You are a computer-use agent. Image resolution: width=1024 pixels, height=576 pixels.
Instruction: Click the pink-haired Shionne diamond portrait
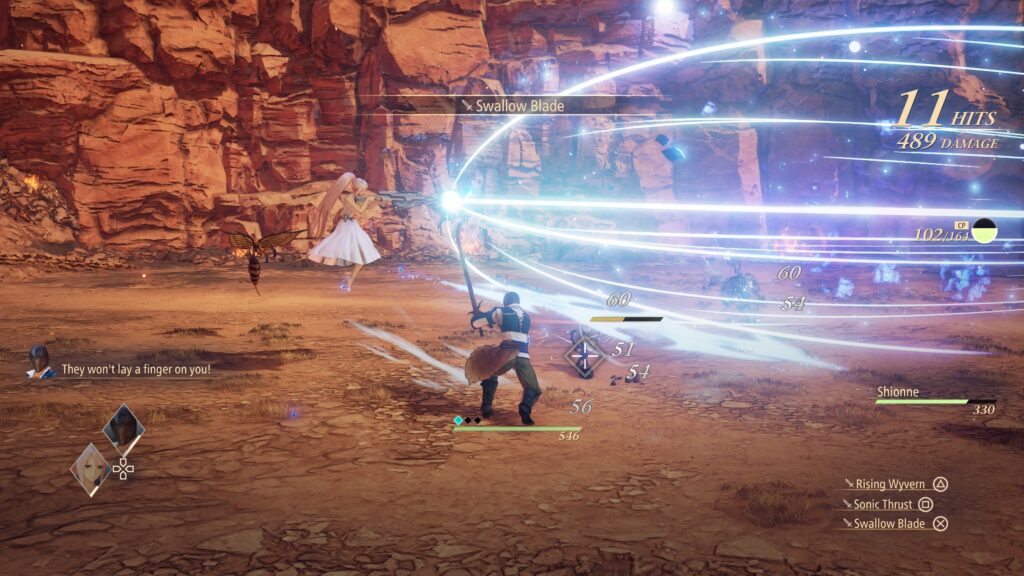click(x=90, y=468)
